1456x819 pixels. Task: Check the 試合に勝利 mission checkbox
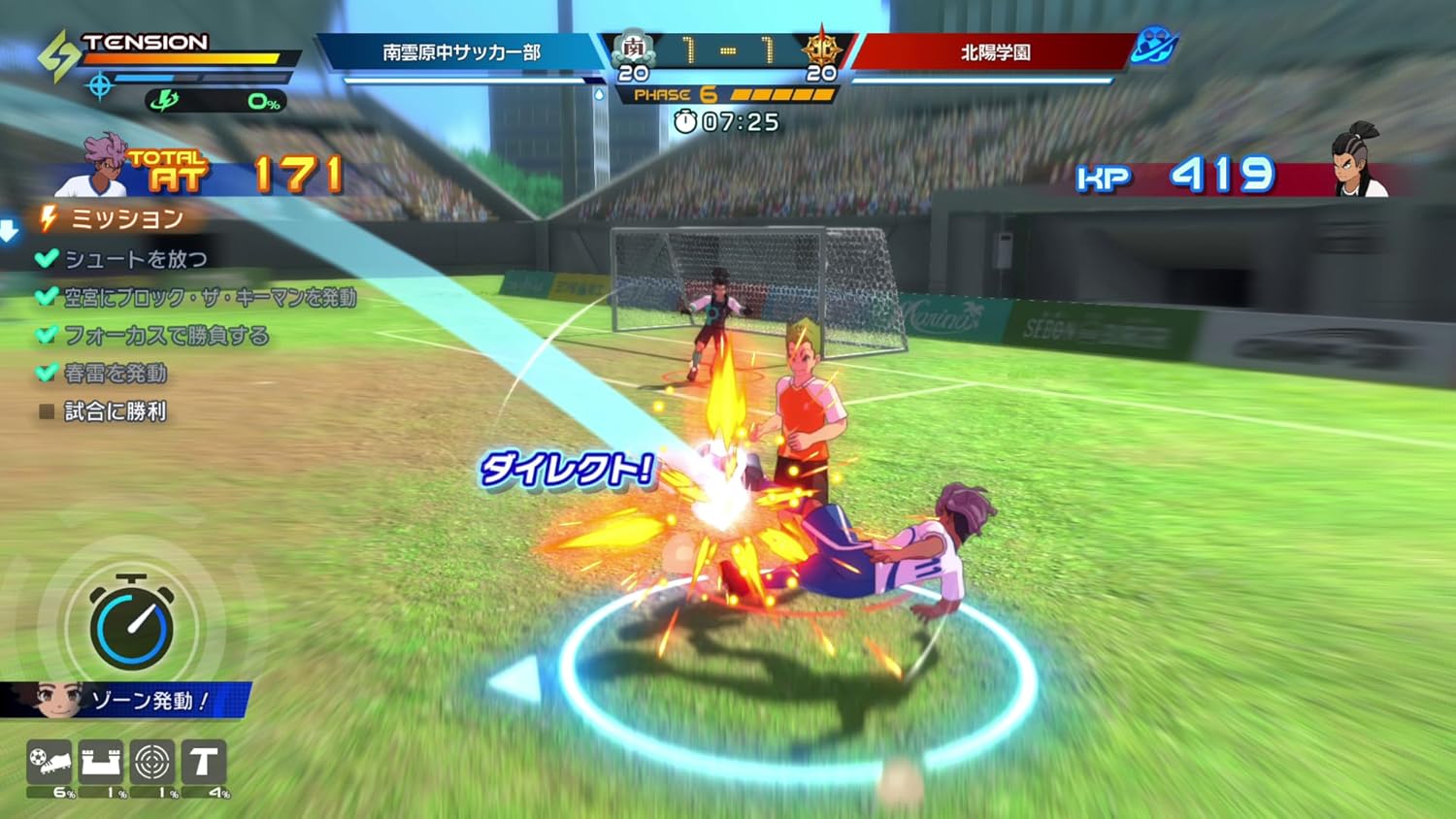tap(45, 411)
